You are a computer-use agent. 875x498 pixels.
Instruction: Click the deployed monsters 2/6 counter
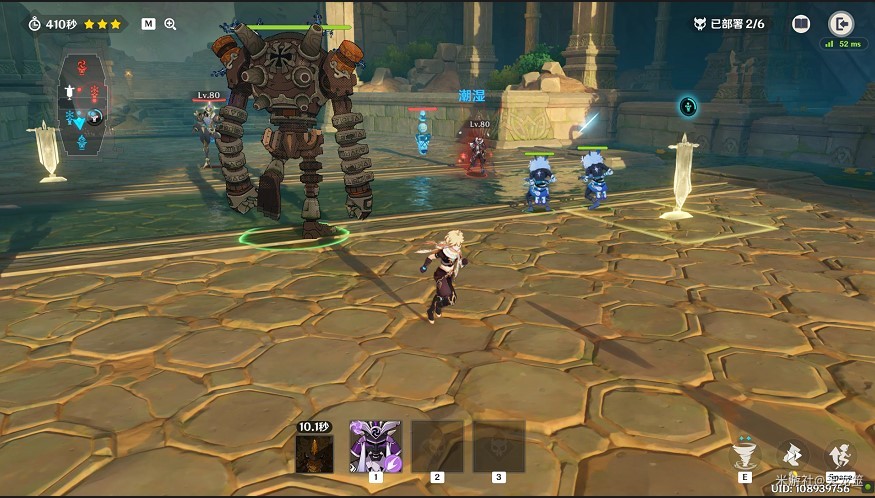click(x=728, y=24)
